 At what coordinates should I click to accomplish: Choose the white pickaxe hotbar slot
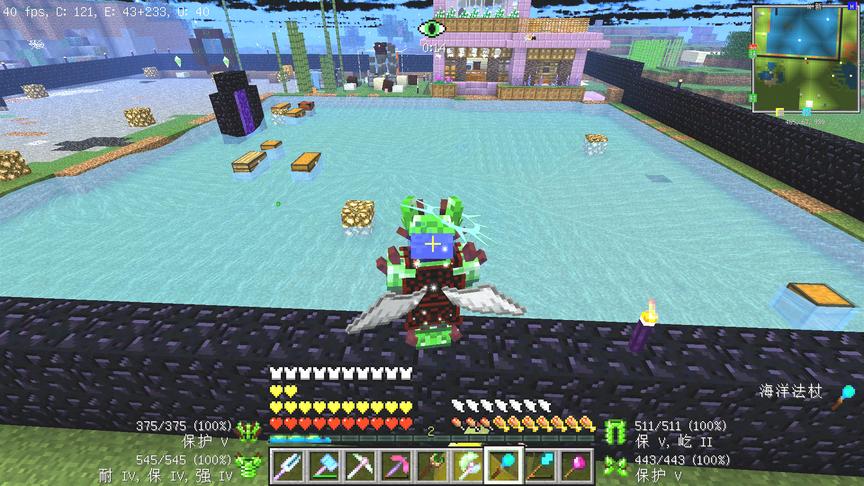point(359,466)
